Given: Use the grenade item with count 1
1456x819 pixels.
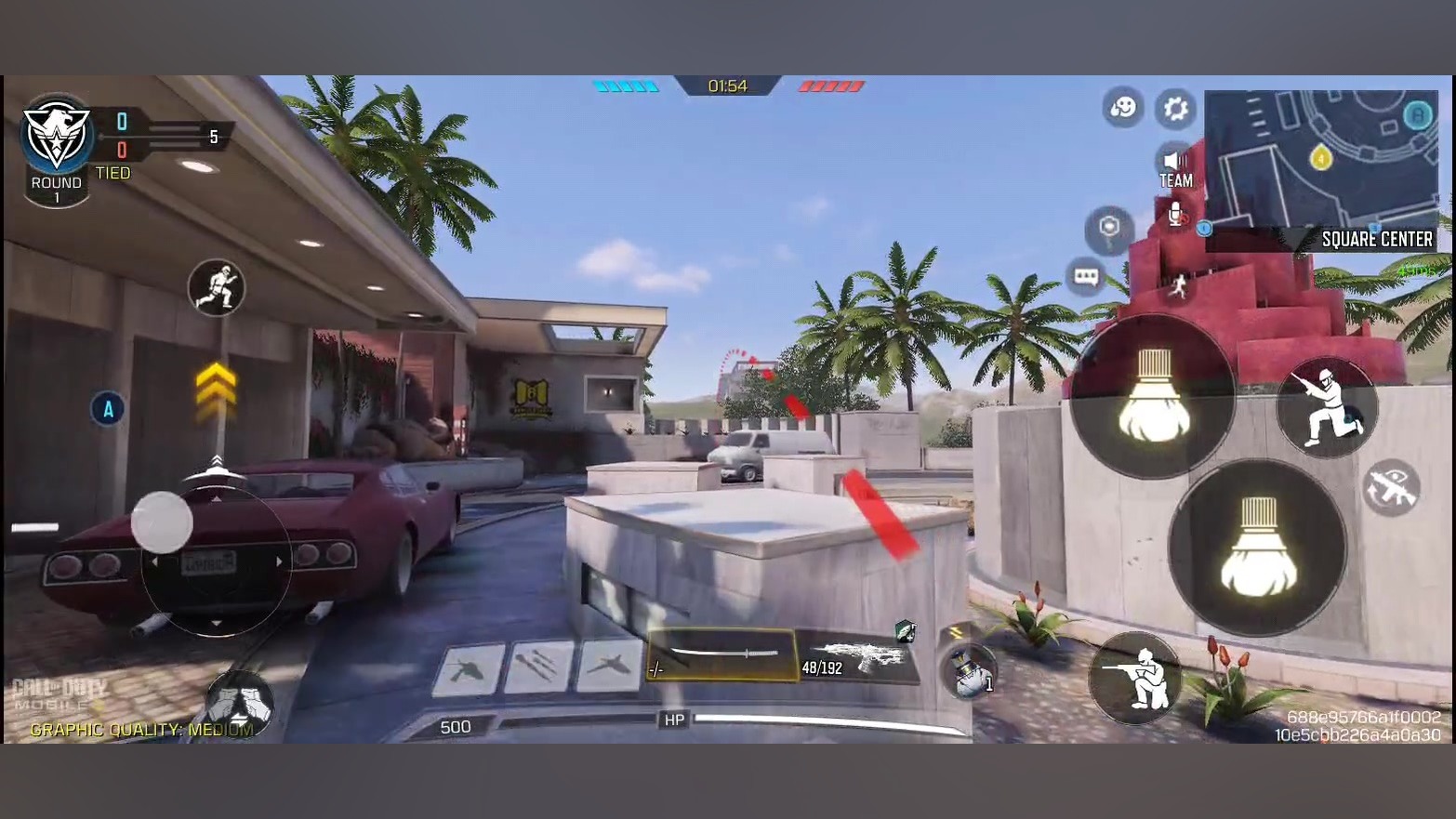Looking at the screenshot, I should 971,672.
